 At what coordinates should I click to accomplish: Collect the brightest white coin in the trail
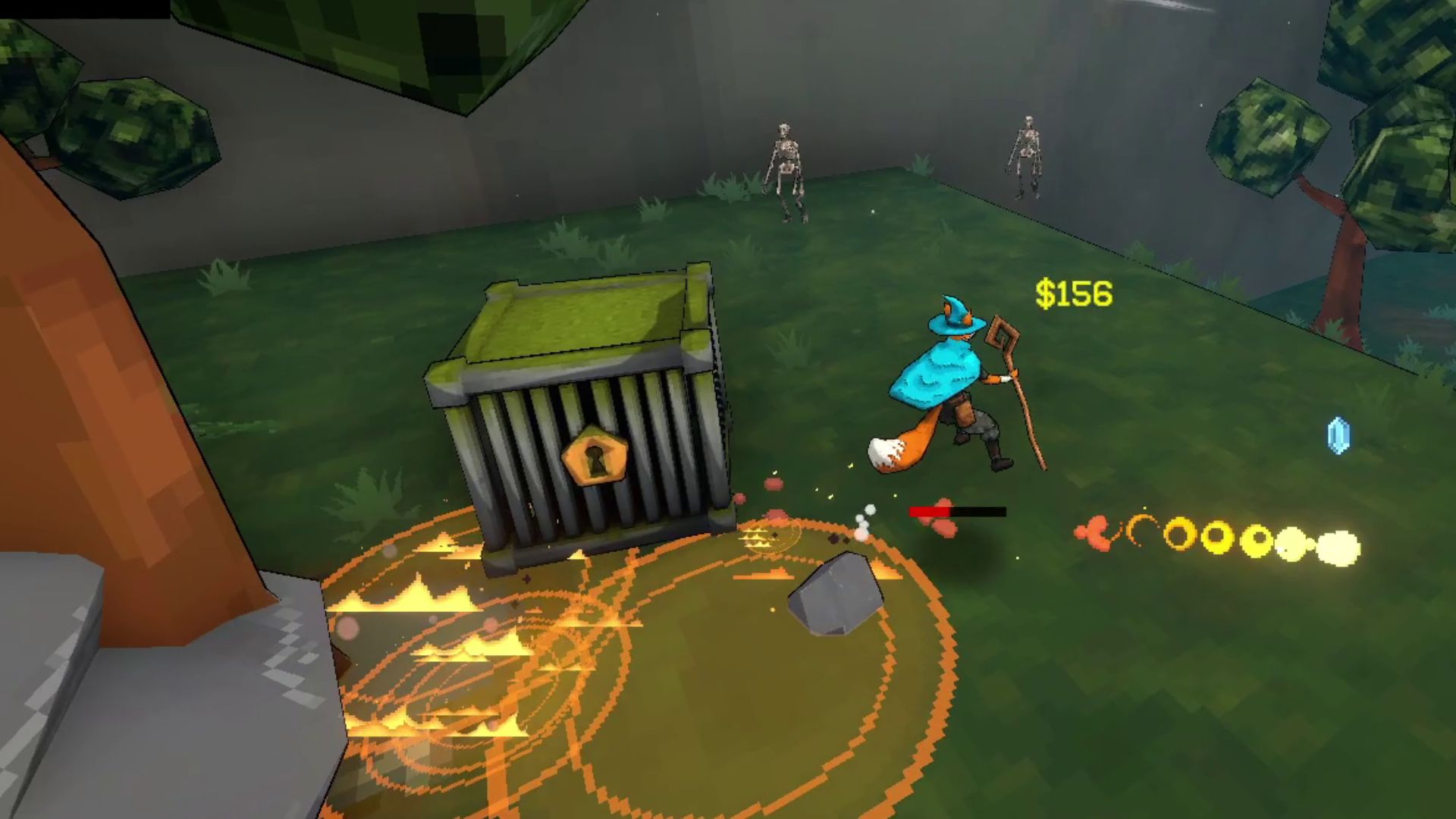point(1338,548)
